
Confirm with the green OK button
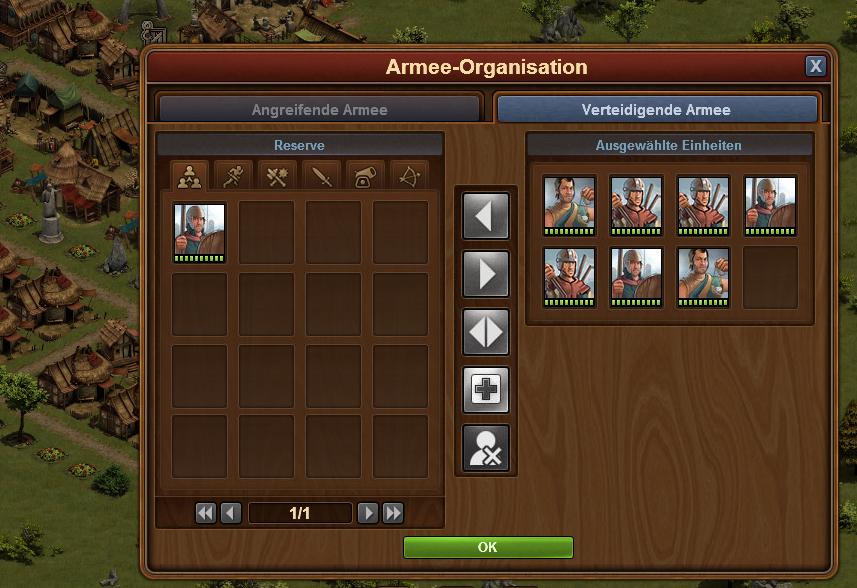[x=487, y=547]
